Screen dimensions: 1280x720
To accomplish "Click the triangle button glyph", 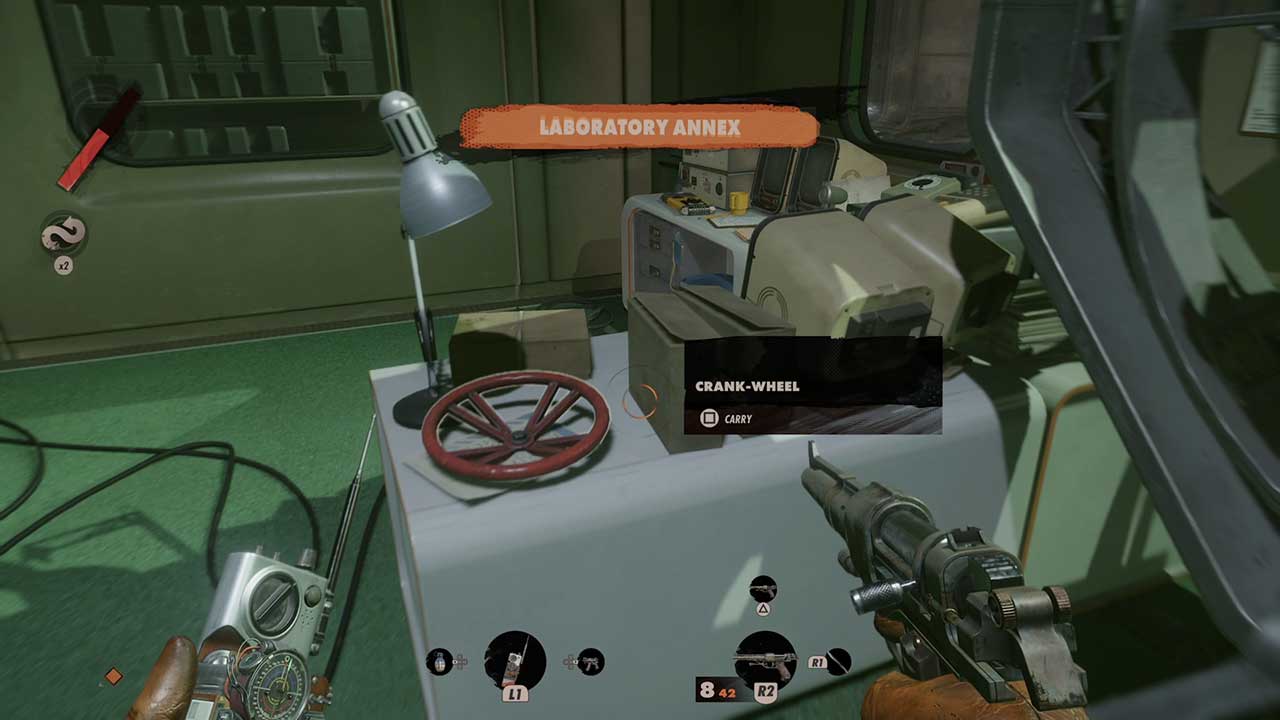I will [763, 609].
